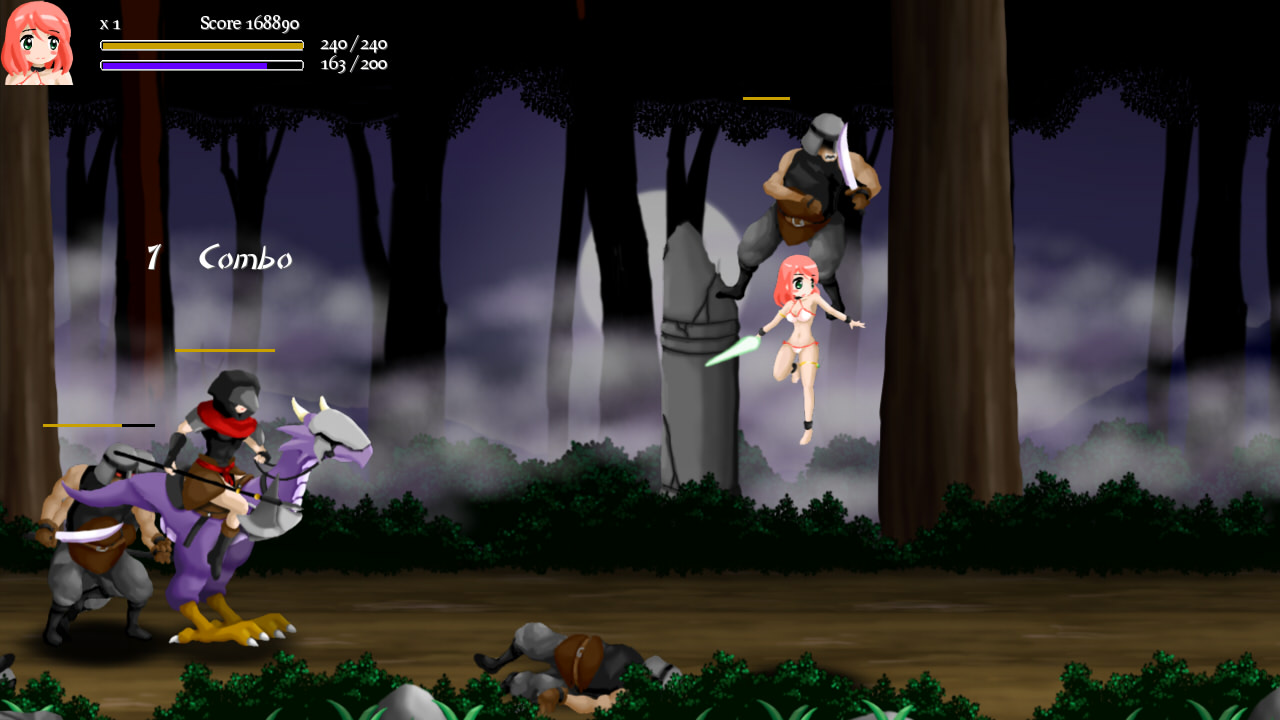This screenshot has width=1280, height=720.
Task: Click the pink-haired character portrait
Action: click(37, 43)
